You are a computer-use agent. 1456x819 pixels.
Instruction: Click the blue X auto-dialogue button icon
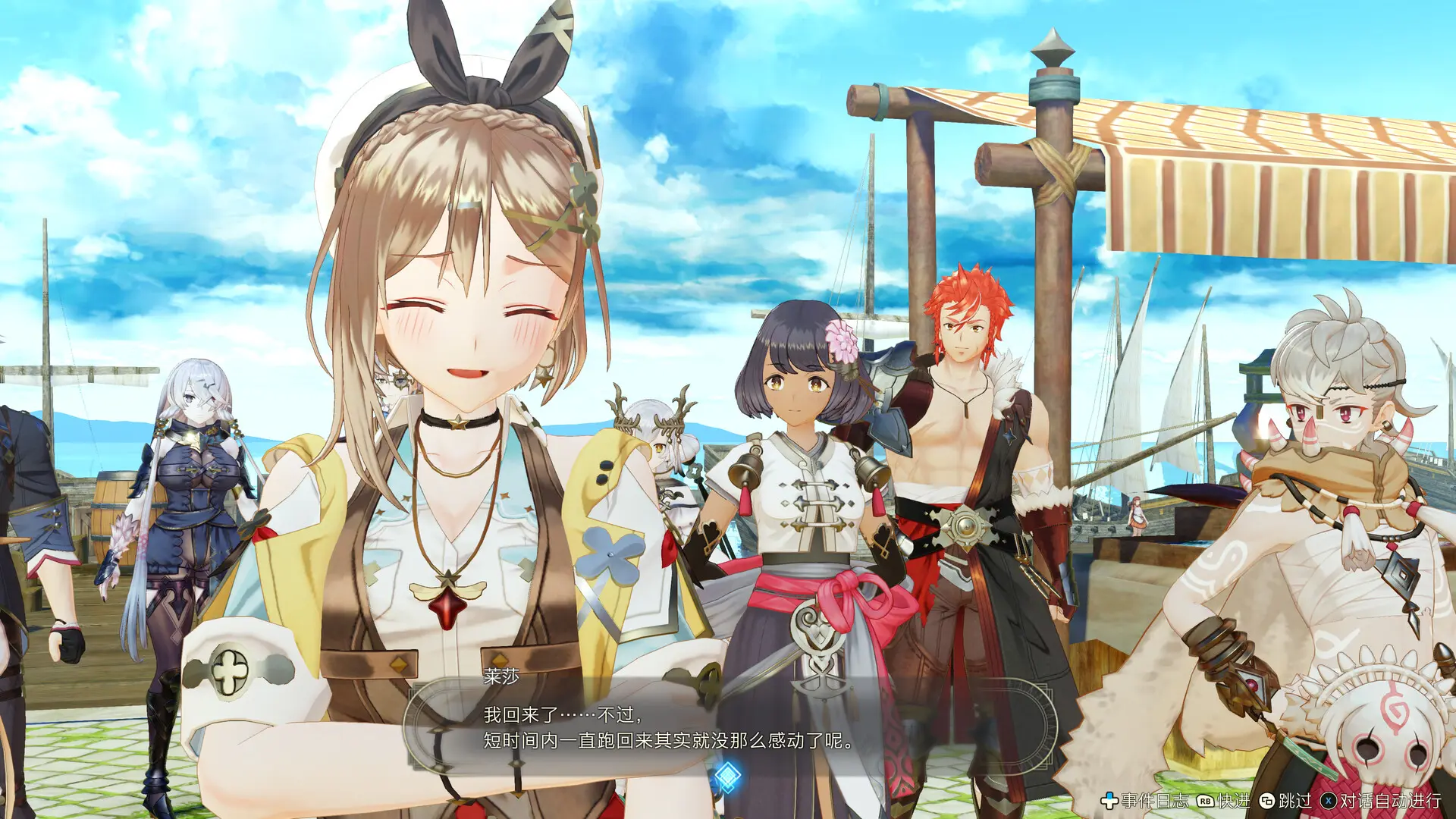[1329, 801]
